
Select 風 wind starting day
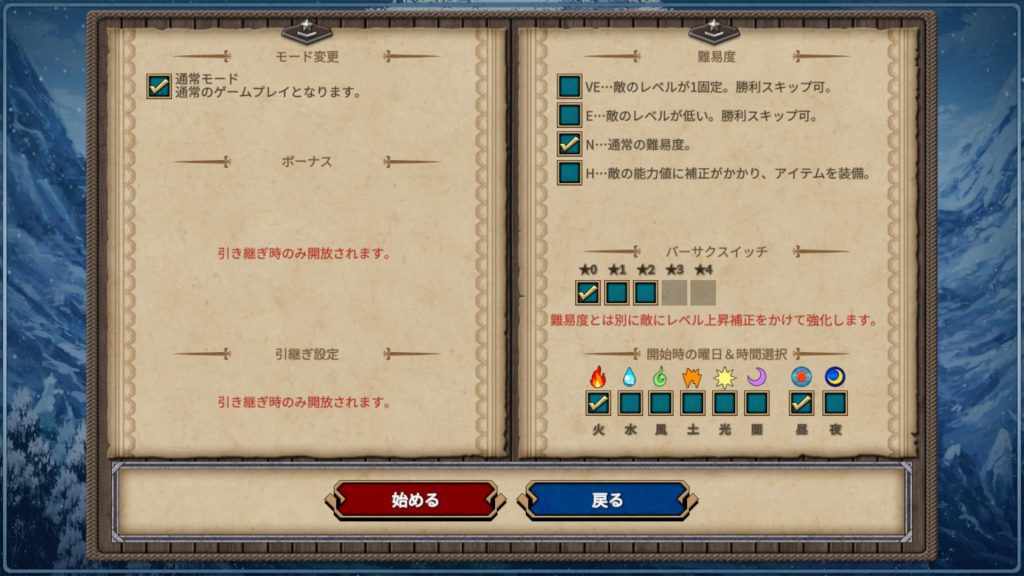tap(661, 403)
